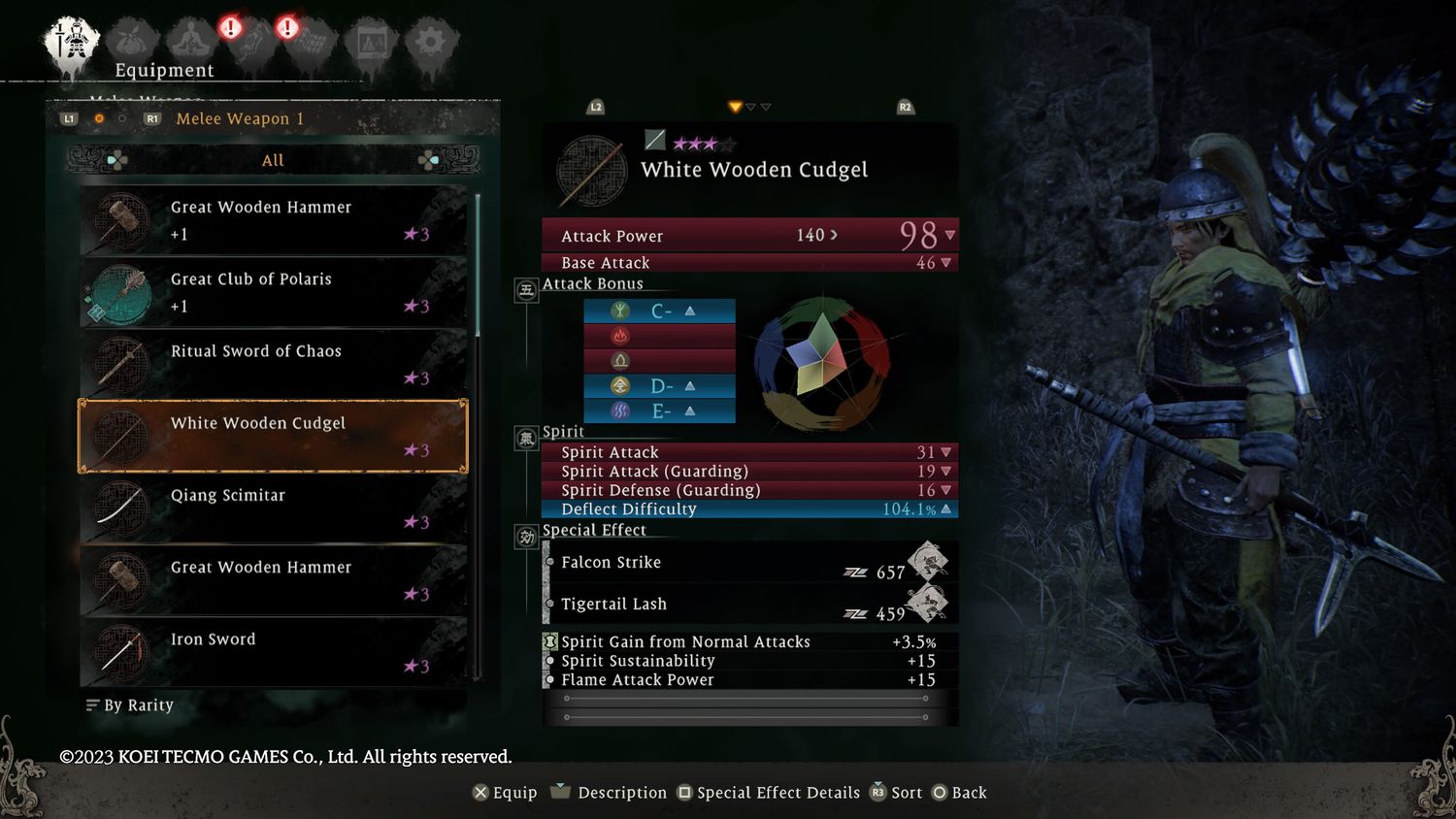This screenshot has height=819, width=1456.
Task: Choose the Qiang Scimitar
Action: pos(273,508)
